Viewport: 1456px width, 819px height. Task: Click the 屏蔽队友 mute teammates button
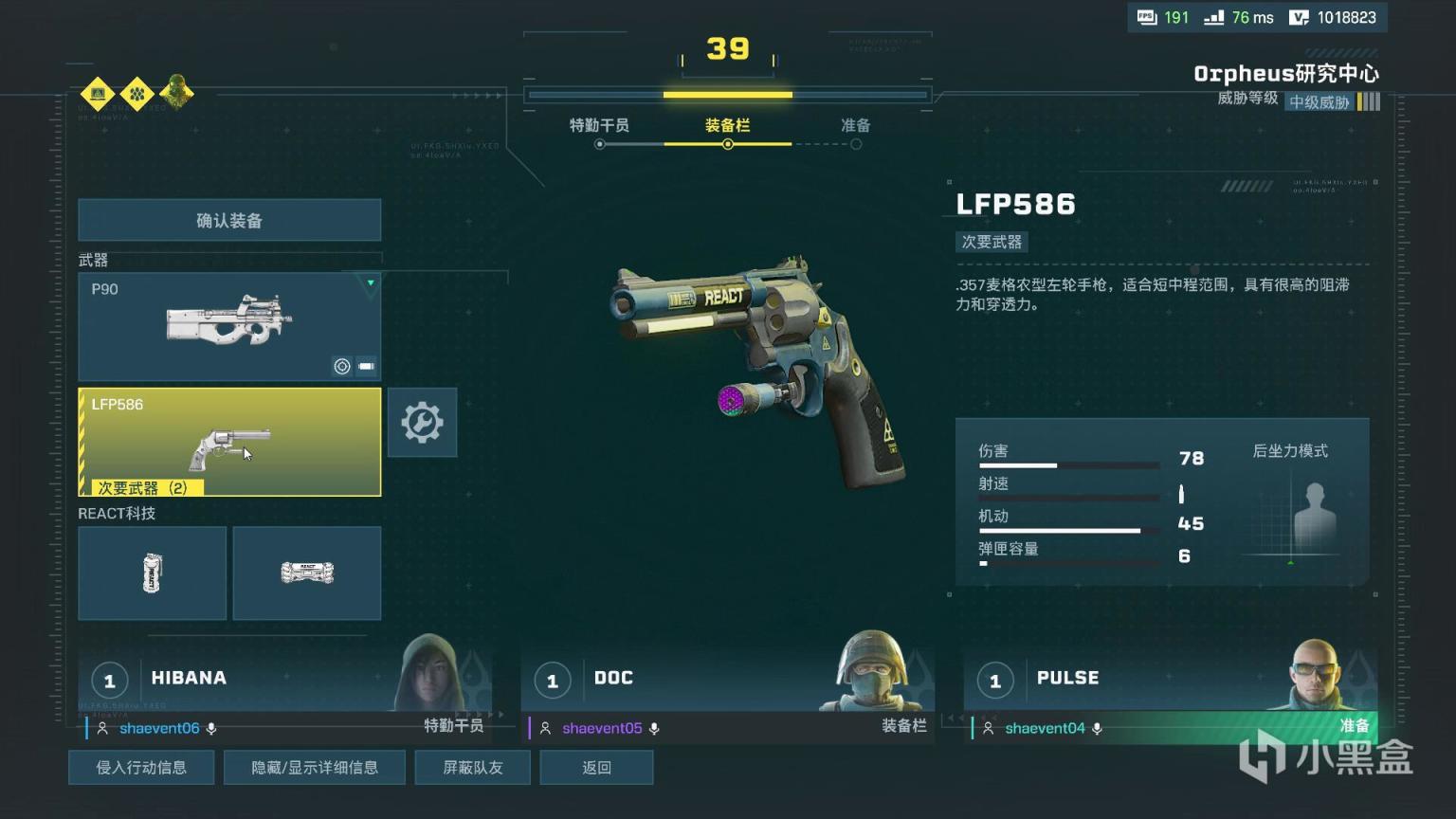[472, 768]
